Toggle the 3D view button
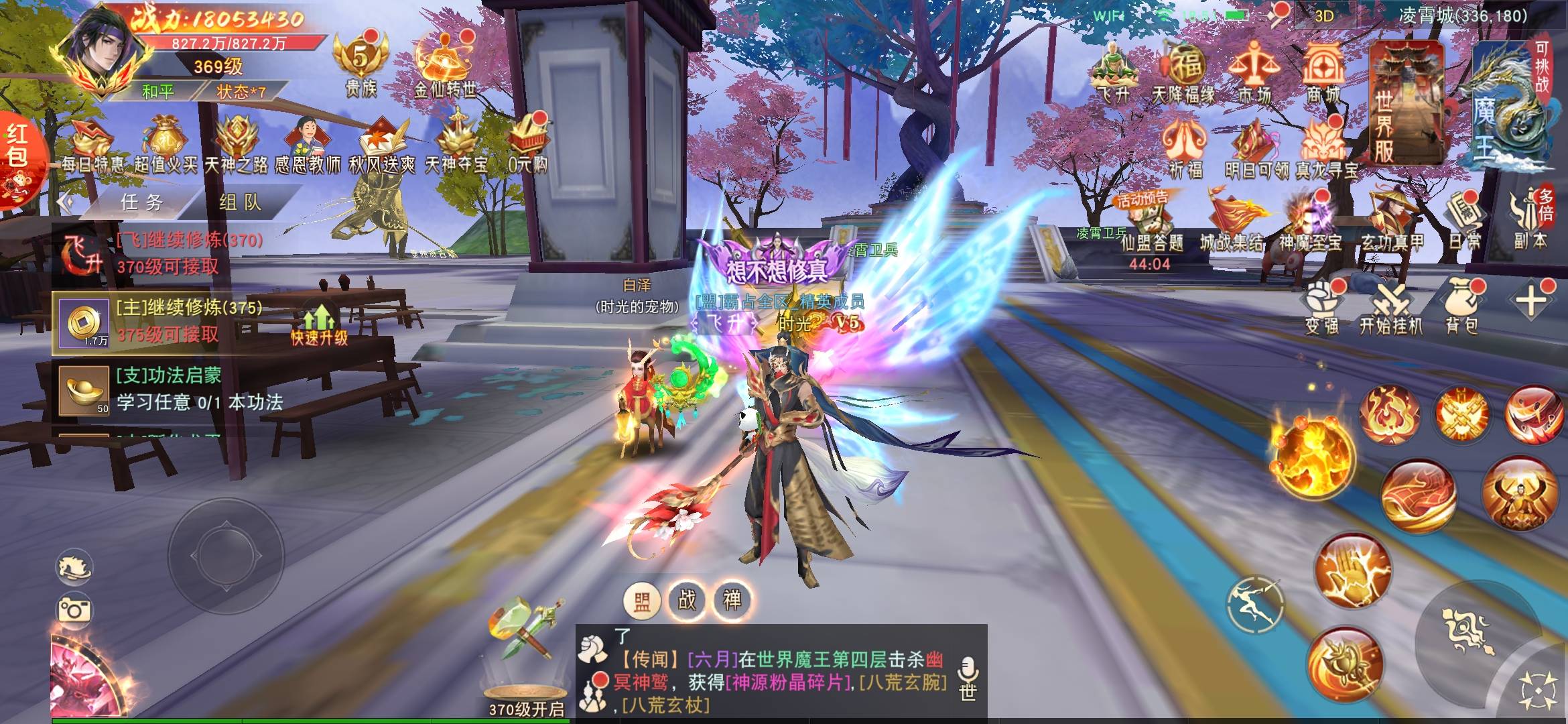 click(1323, 16)
